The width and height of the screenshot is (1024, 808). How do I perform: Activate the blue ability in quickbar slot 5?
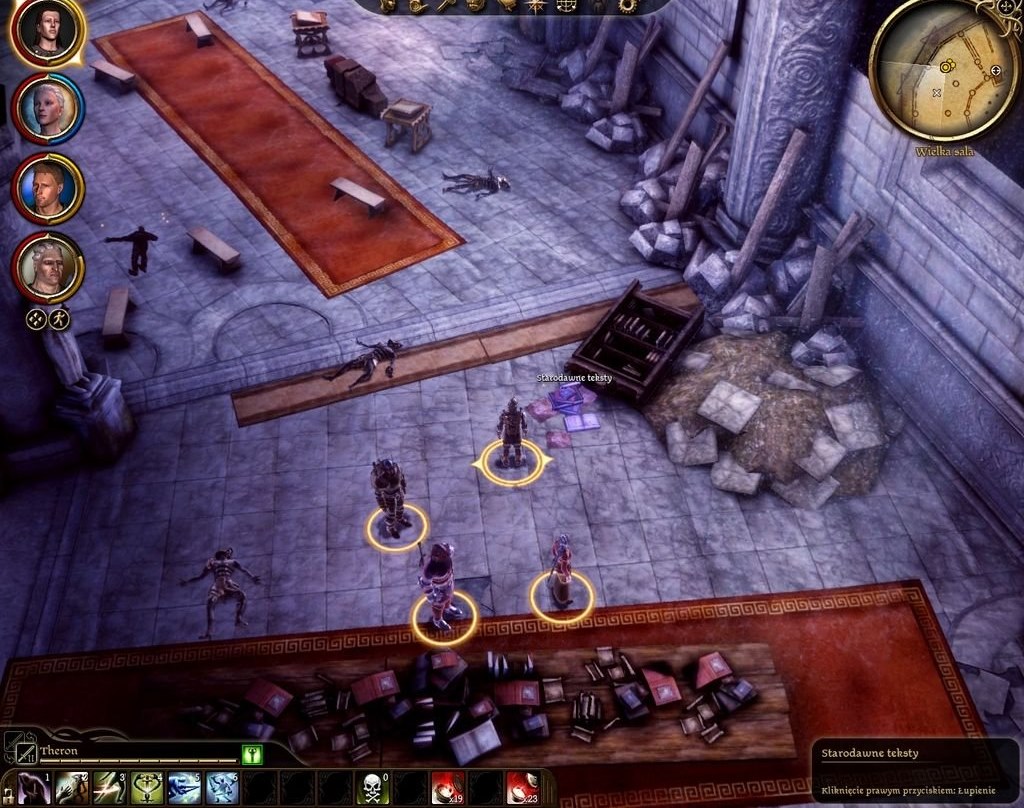(185, 788)
